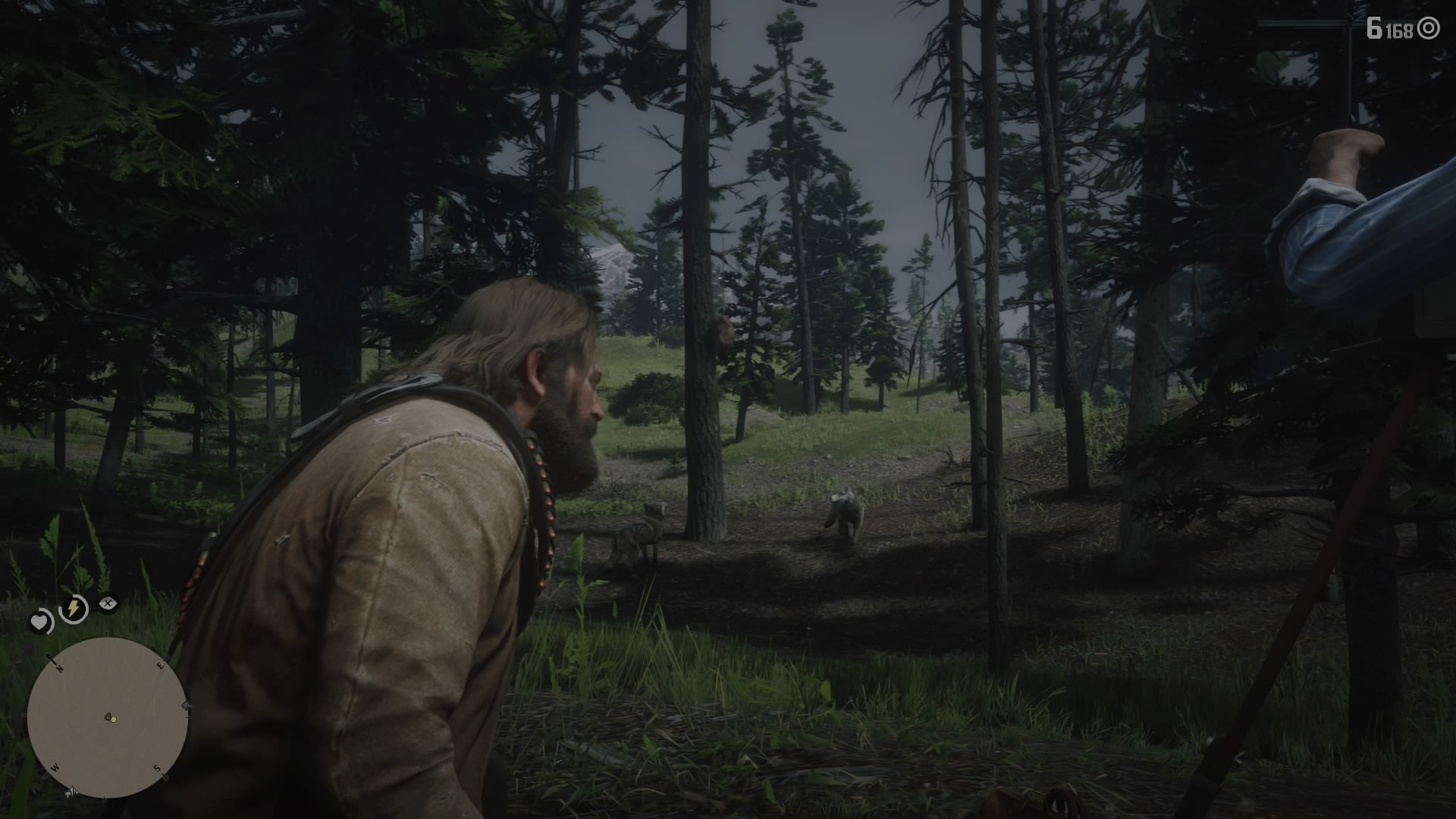Click the letter E on the compass
The height and width of the screenshot is (819, 1456).
[159, 664]
